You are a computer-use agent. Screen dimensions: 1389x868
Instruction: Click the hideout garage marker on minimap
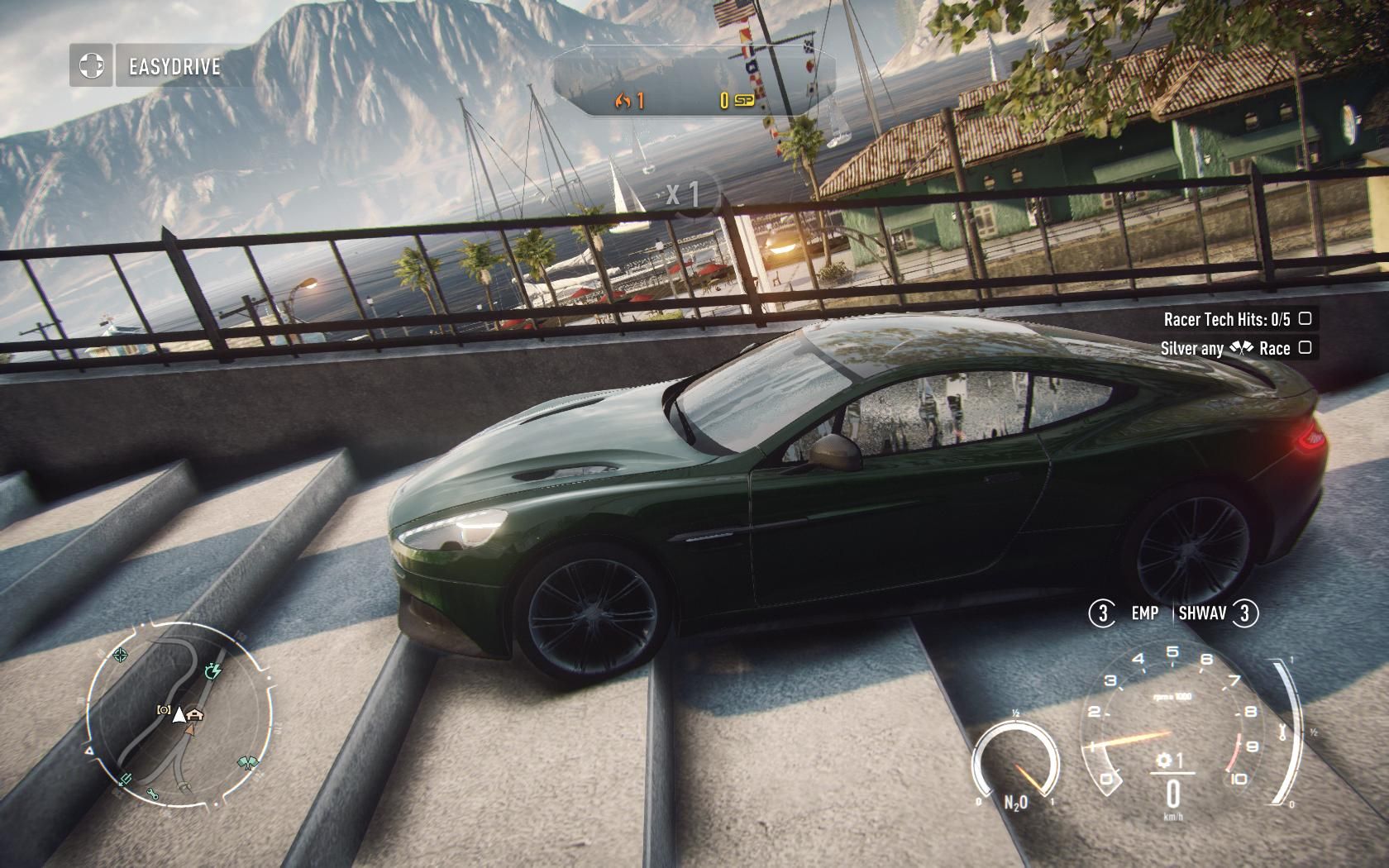coord(196,713)
